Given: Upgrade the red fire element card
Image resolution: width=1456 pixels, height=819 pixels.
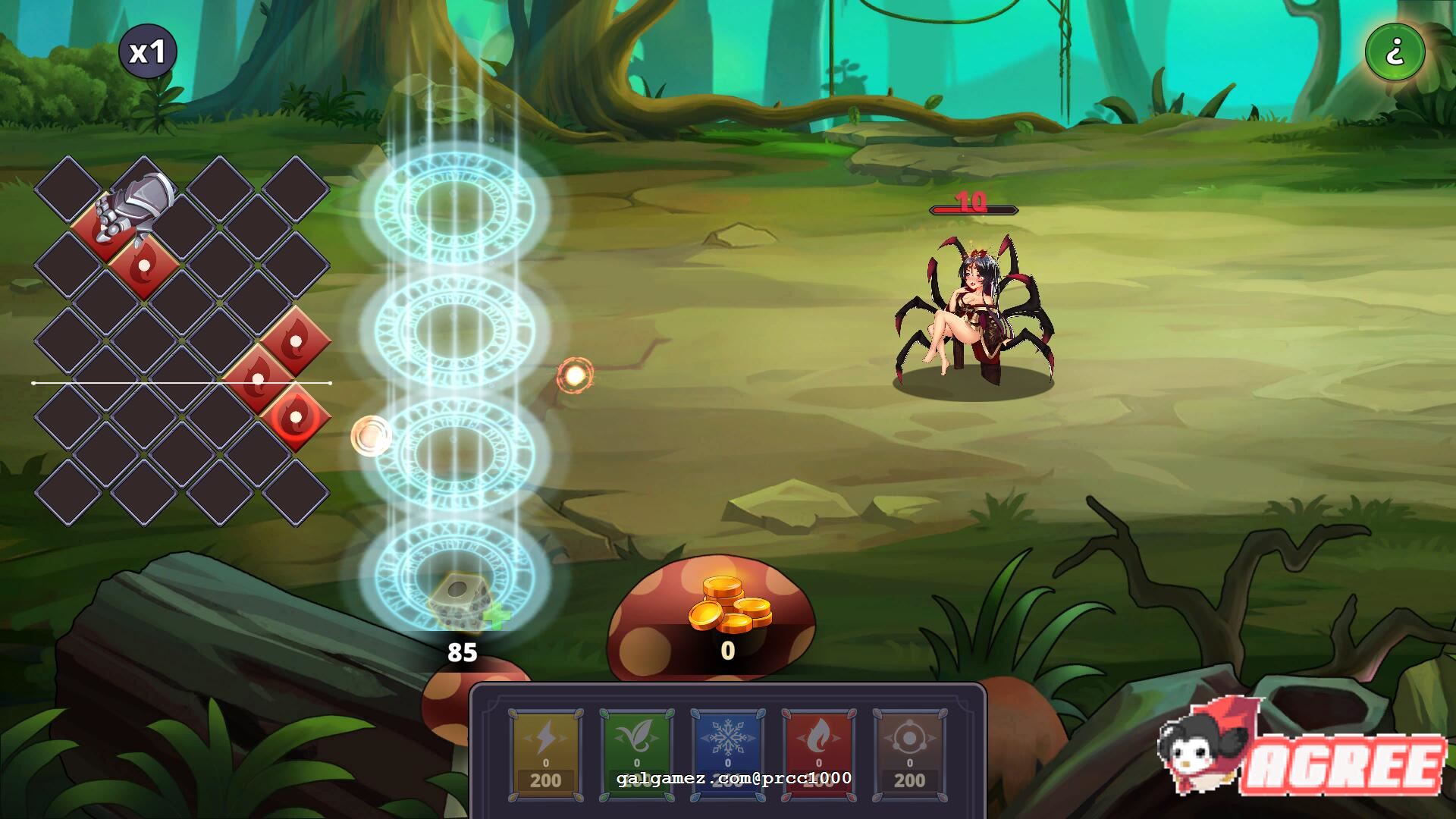Looking at the screenshot, I should pyautogui.click(x=818, y=755).
